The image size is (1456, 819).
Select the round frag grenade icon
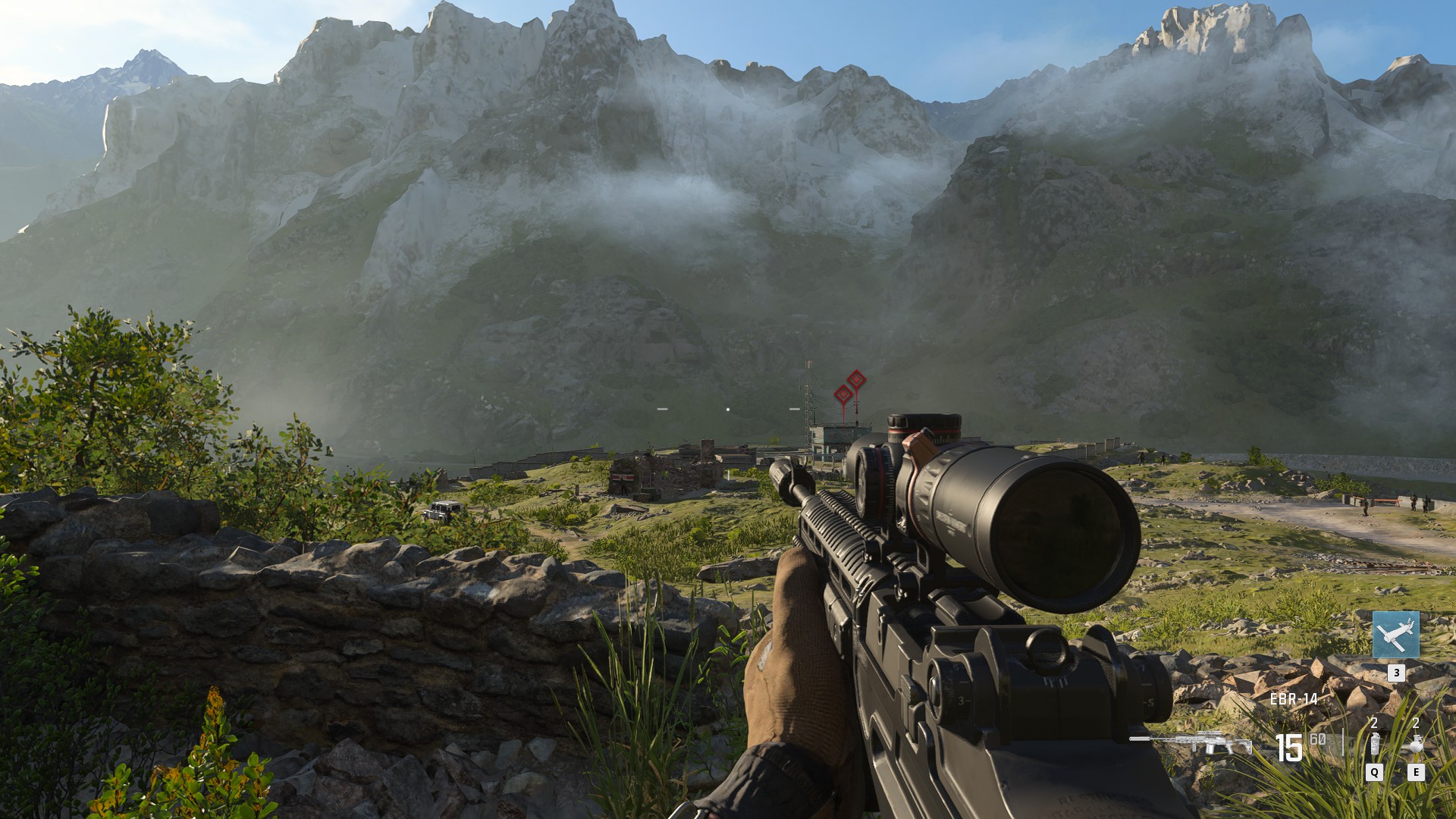click(1414, 745)
